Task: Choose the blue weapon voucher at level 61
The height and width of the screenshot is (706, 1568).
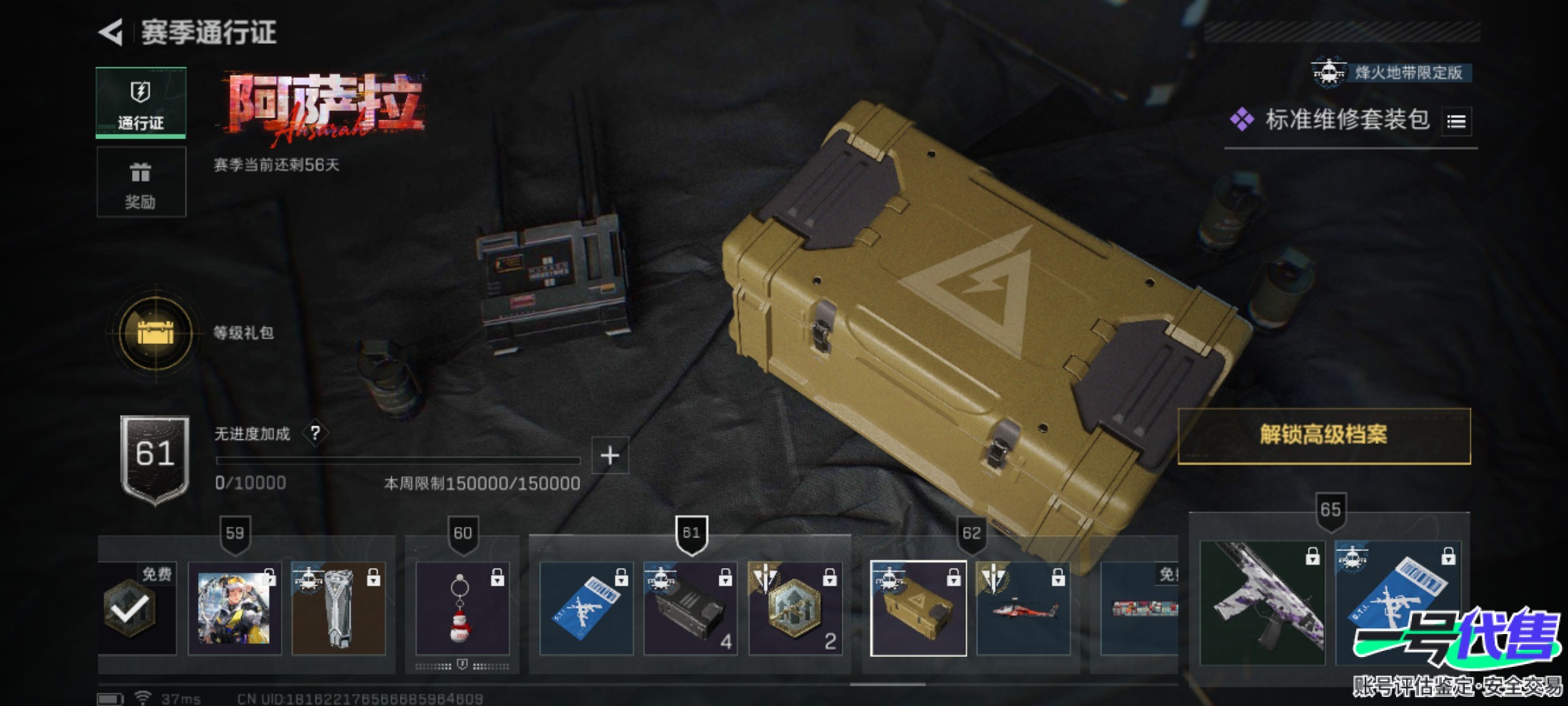Action: 586,609
